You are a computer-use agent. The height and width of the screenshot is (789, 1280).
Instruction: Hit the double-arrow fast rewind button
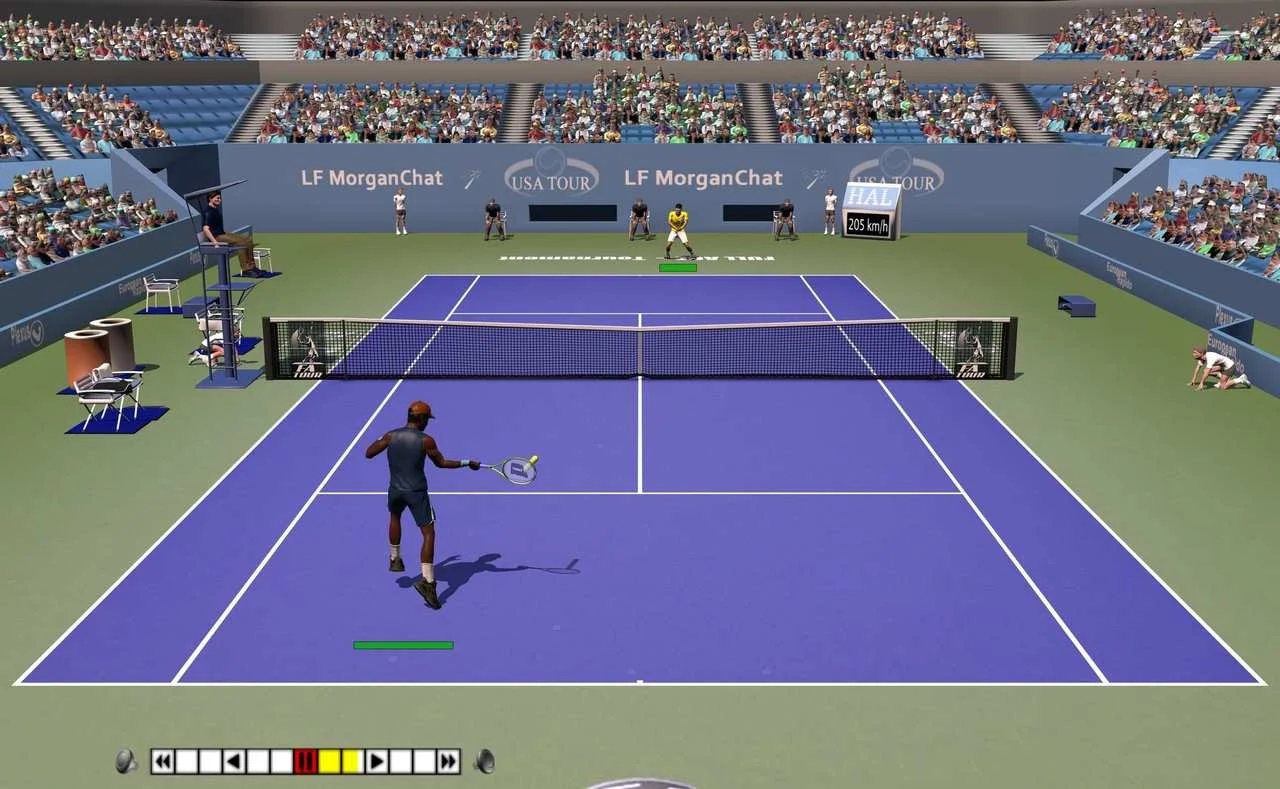click(x=162, y=762)
